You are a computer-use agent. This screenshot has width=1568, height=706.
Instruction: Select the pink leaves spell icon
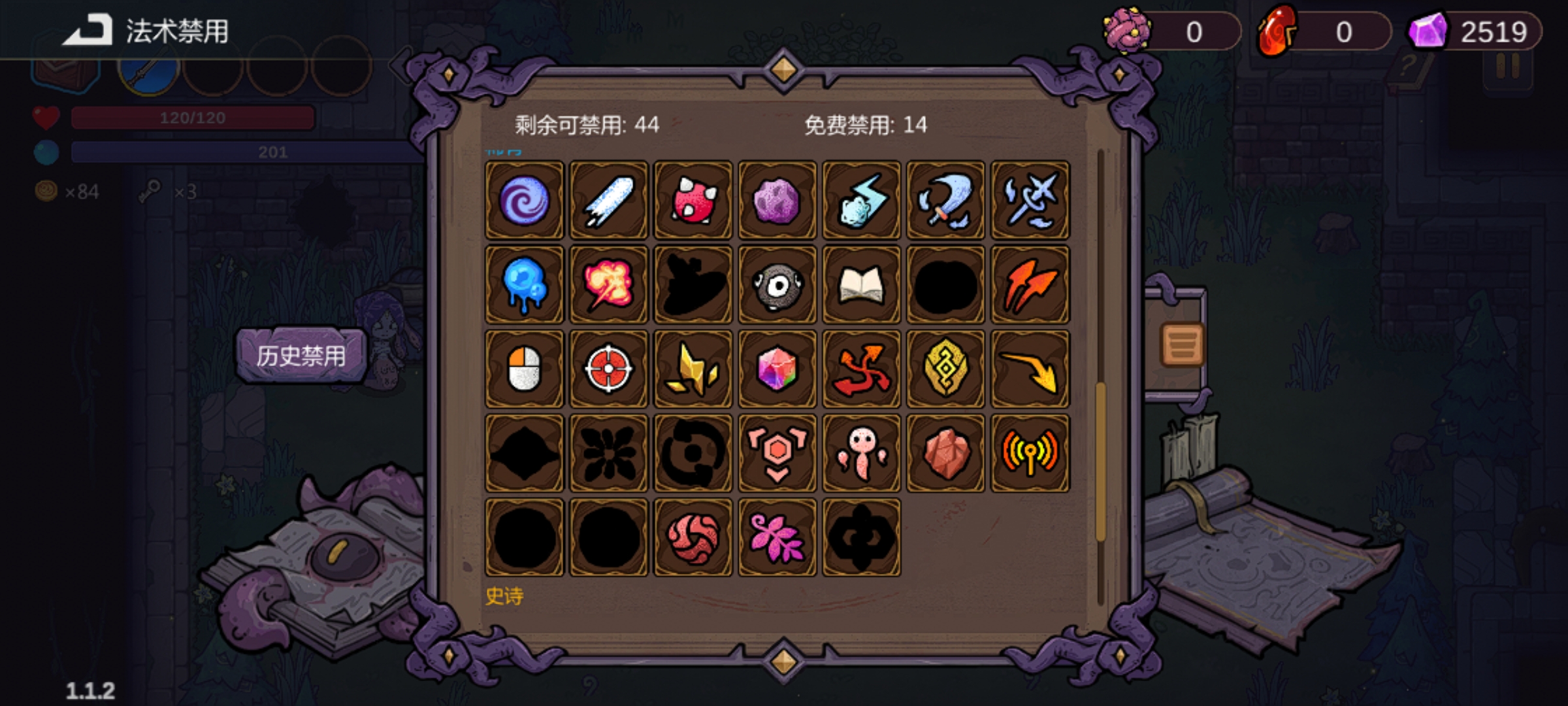[x=776, y=536]
